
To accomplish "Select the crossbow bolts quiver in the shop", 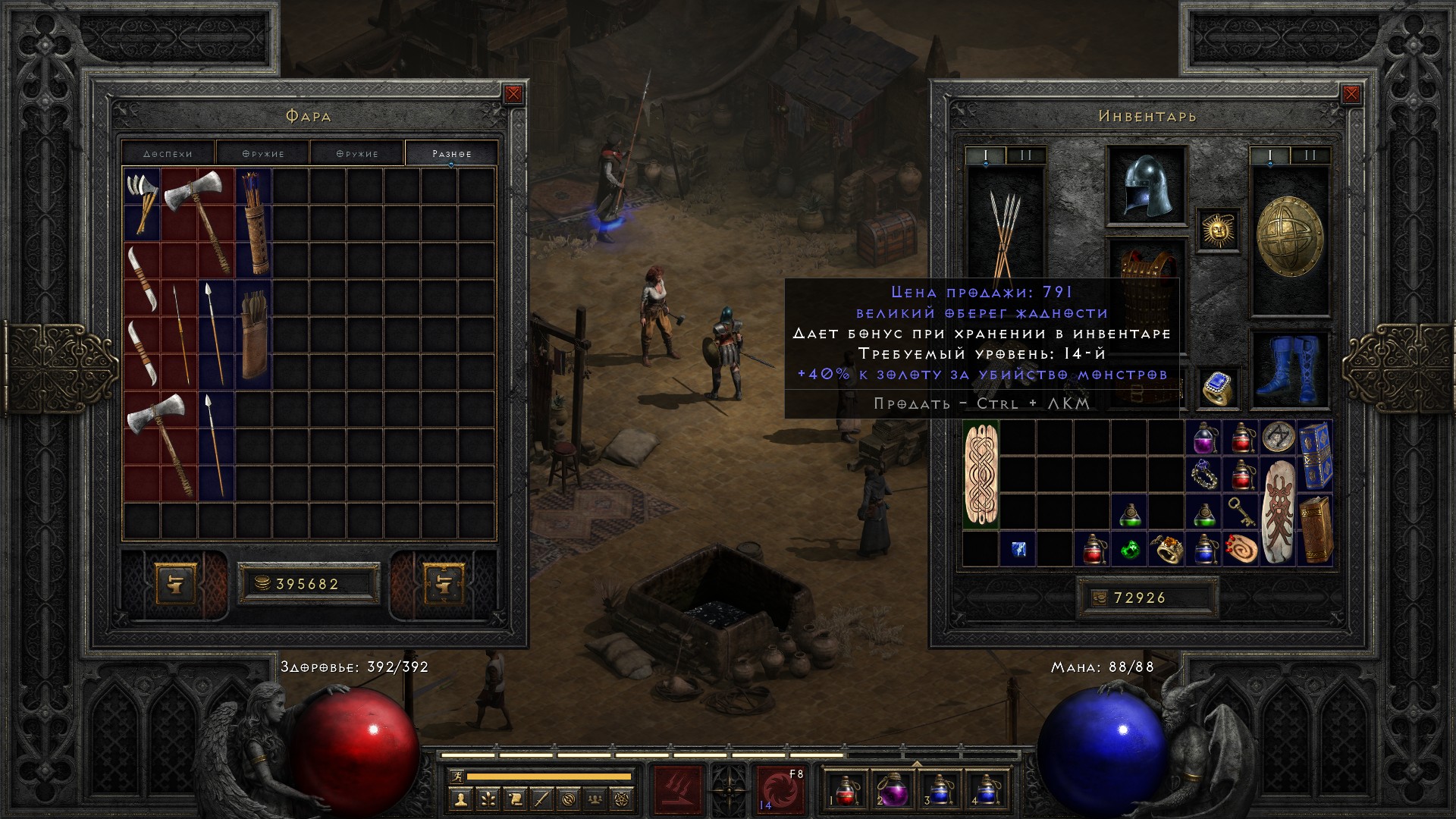I will click(x=254, y=334).
